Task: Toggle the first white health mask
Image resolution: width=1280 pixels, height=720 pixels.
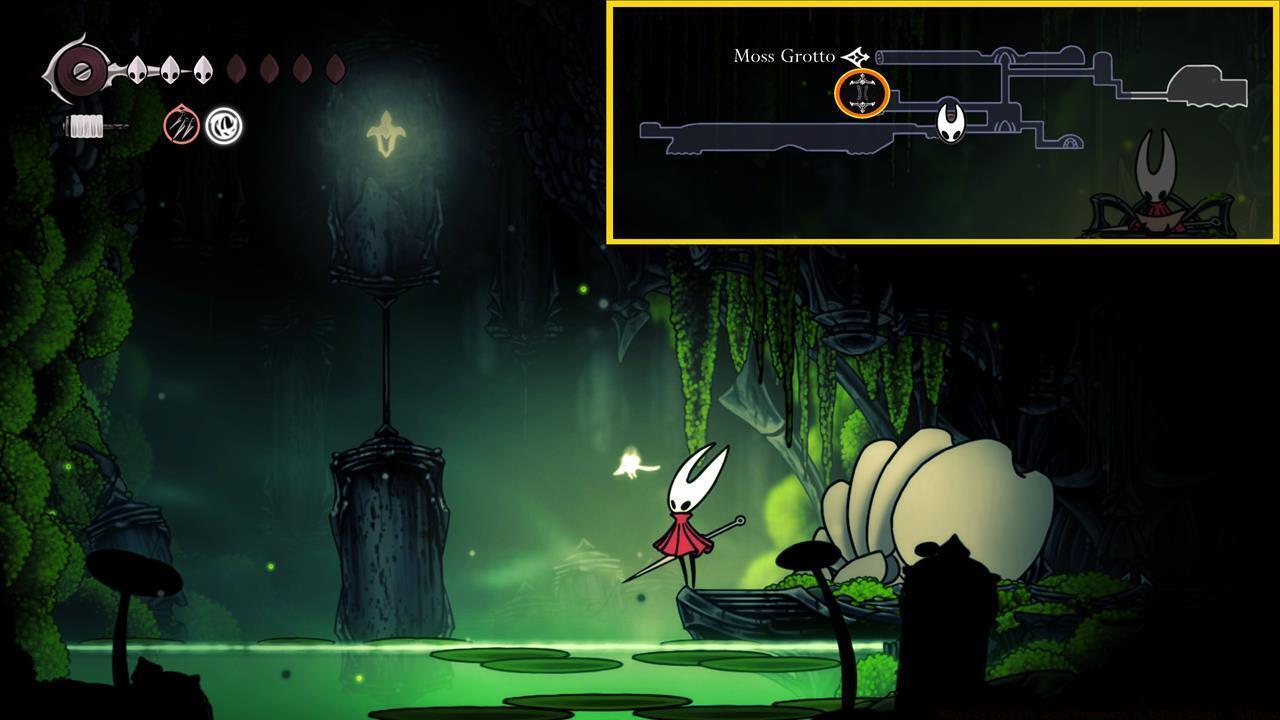Action: [x=137, y=70]
